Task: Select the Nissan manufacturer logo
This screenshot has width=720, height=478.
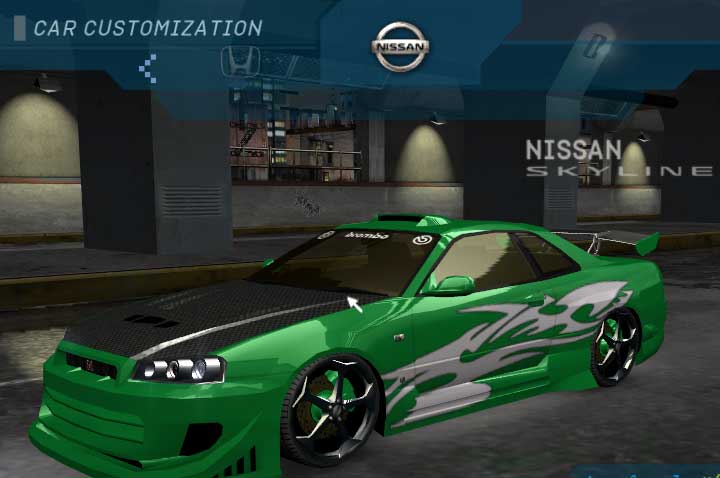Action: pyautogui.click(x=401, y=47)
